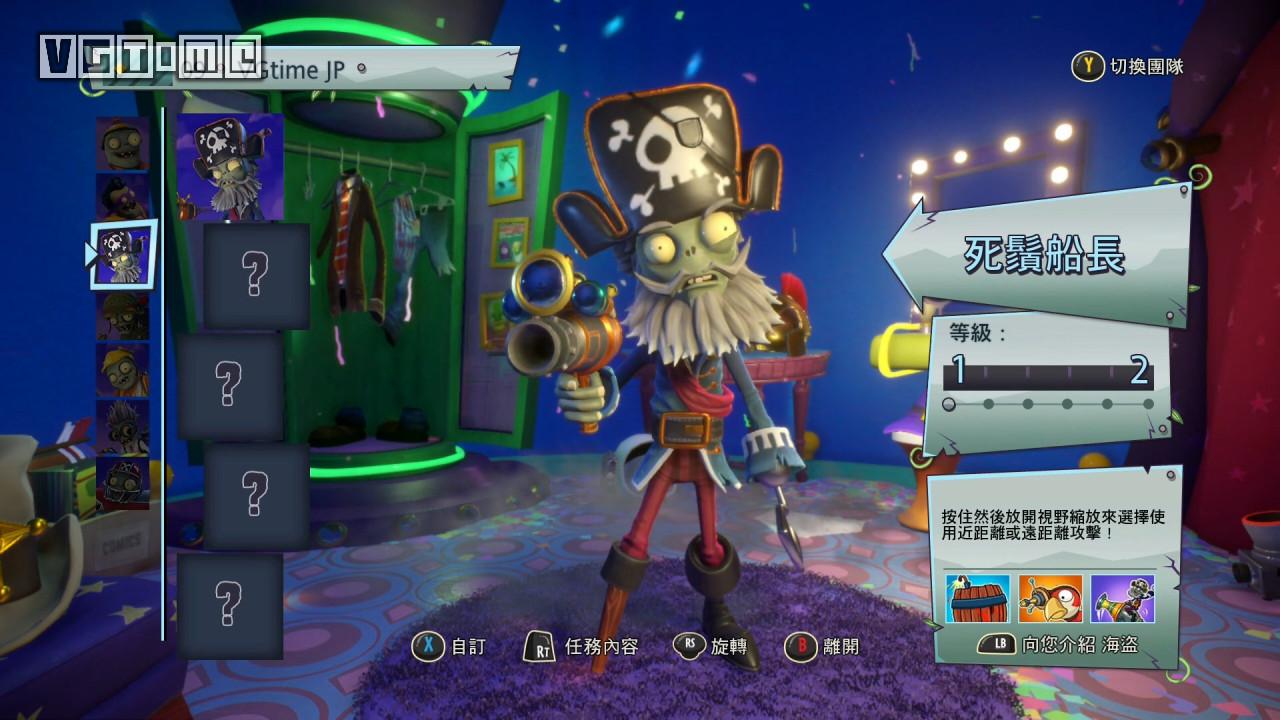Click the 死鬚船長 character name banner

(1044, 257)
